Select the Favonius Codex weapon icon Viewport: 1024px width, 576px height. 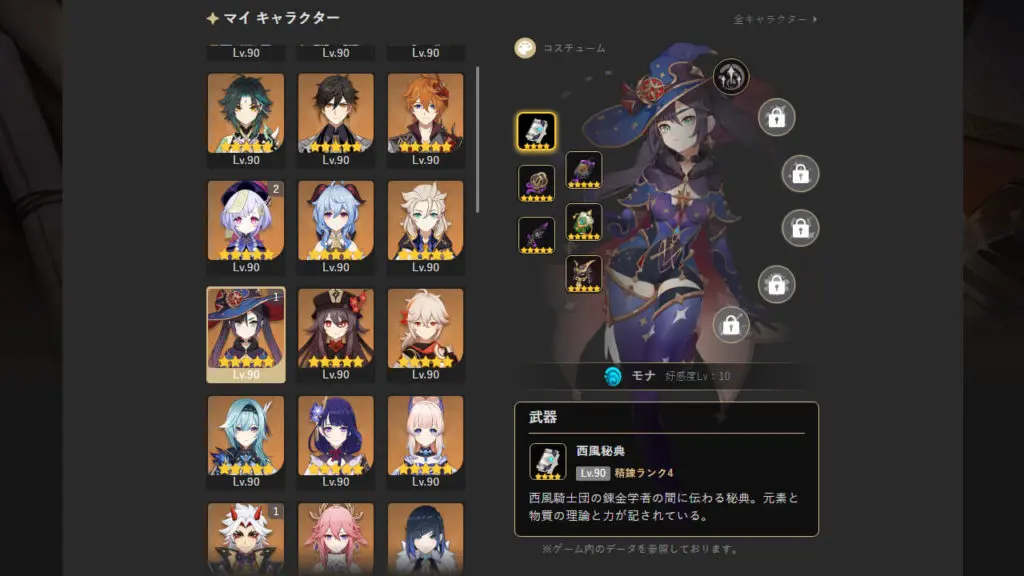coord(536,131)
